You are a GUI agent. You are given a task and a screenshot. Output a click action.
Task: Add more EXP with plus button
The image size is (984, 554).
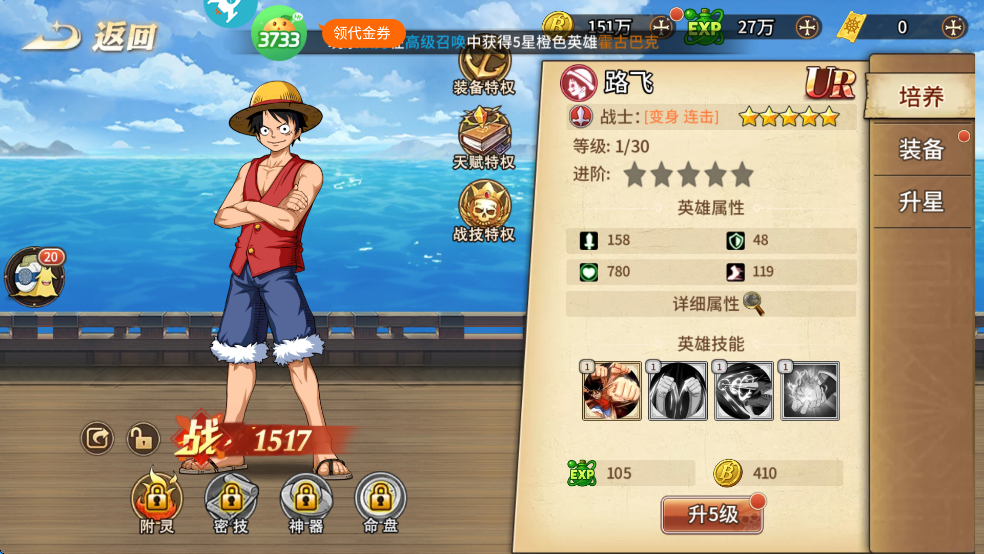tap(807, 27)
